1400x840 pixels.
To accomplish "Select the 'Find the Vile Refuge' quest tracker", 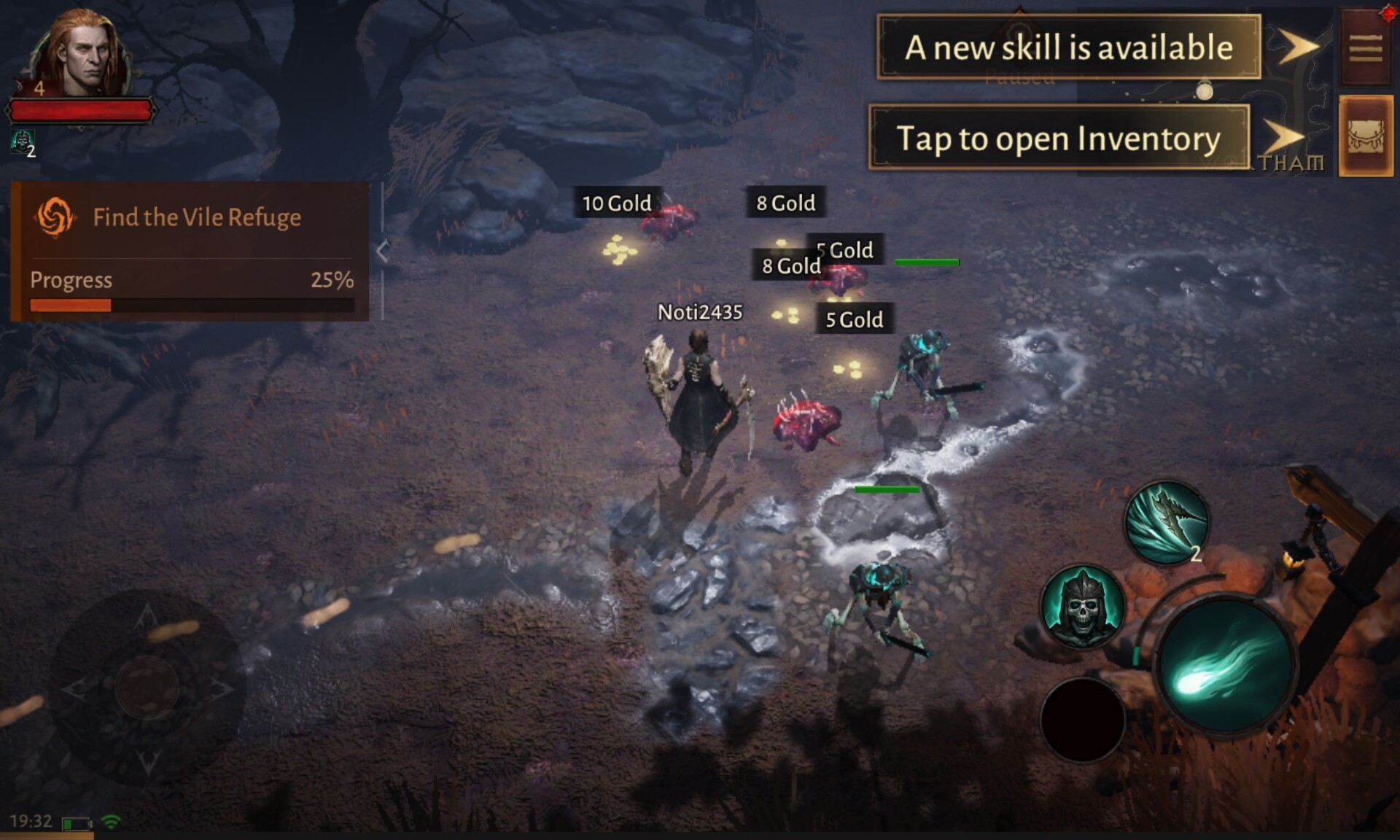I will click(x=191, y=218).
